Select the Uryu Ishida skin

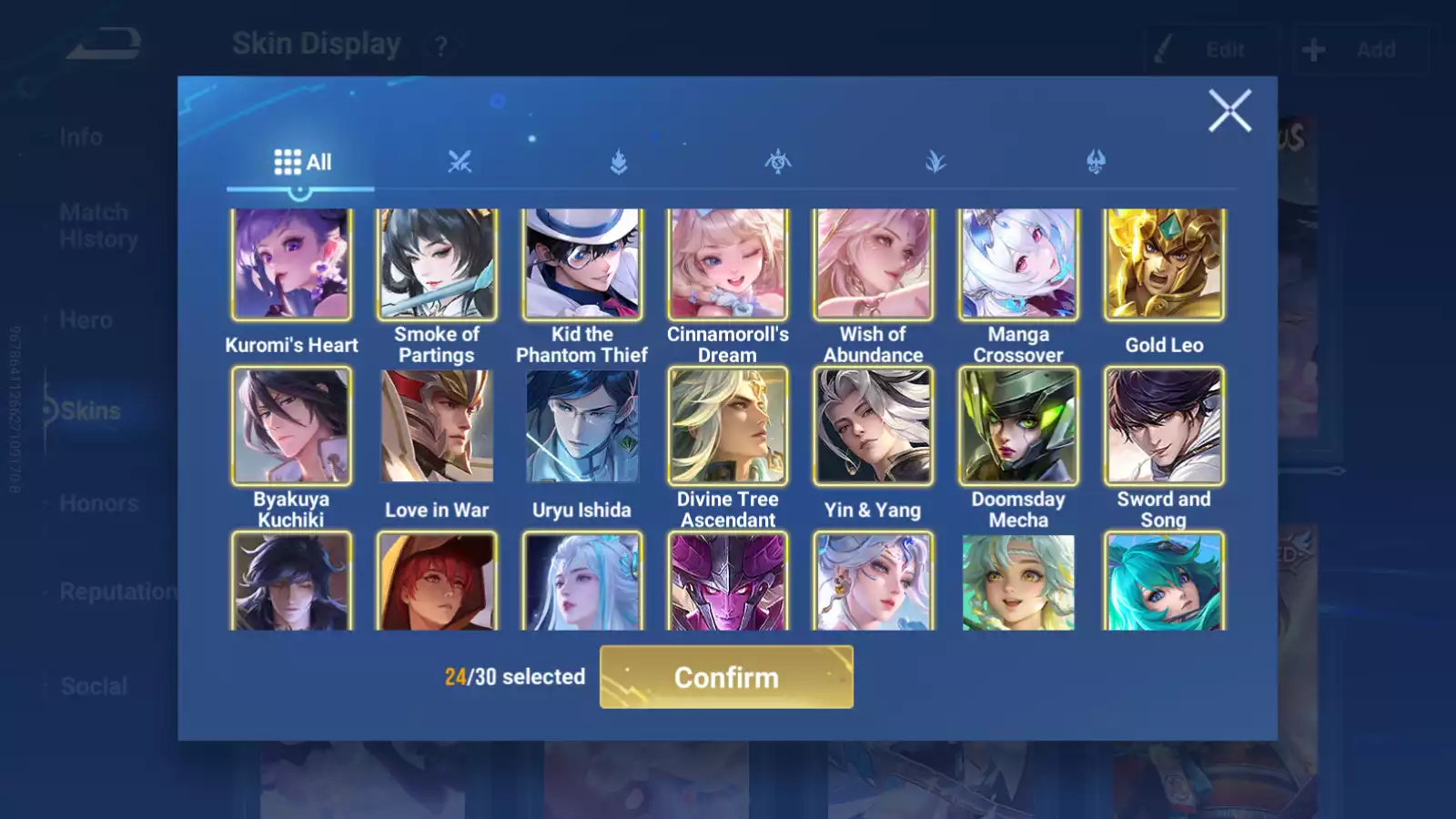[581, 426]
